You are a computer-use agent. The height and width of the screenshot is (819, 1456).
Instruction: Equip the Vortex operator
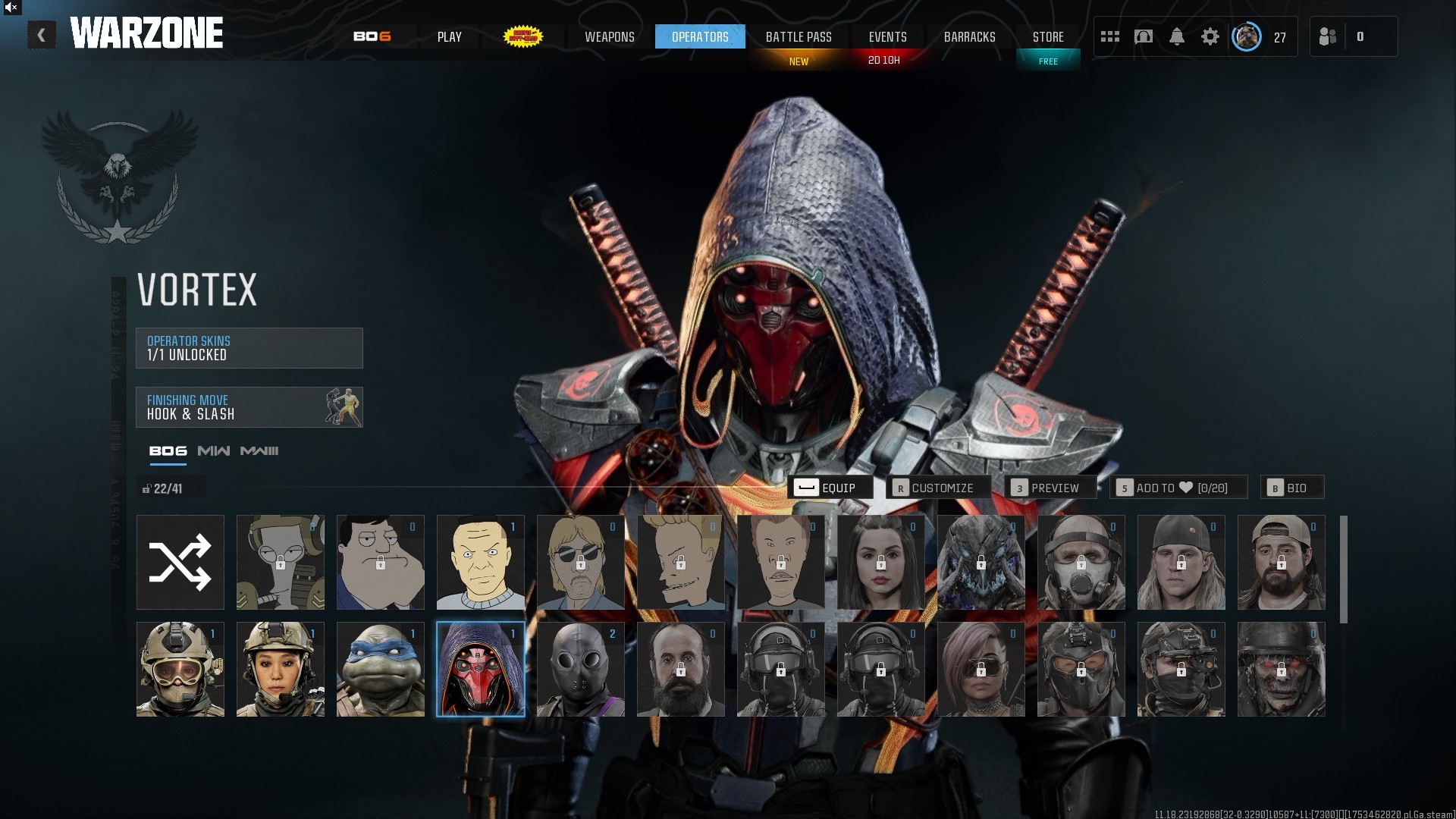pyautogui.click(x=829, y=488)
